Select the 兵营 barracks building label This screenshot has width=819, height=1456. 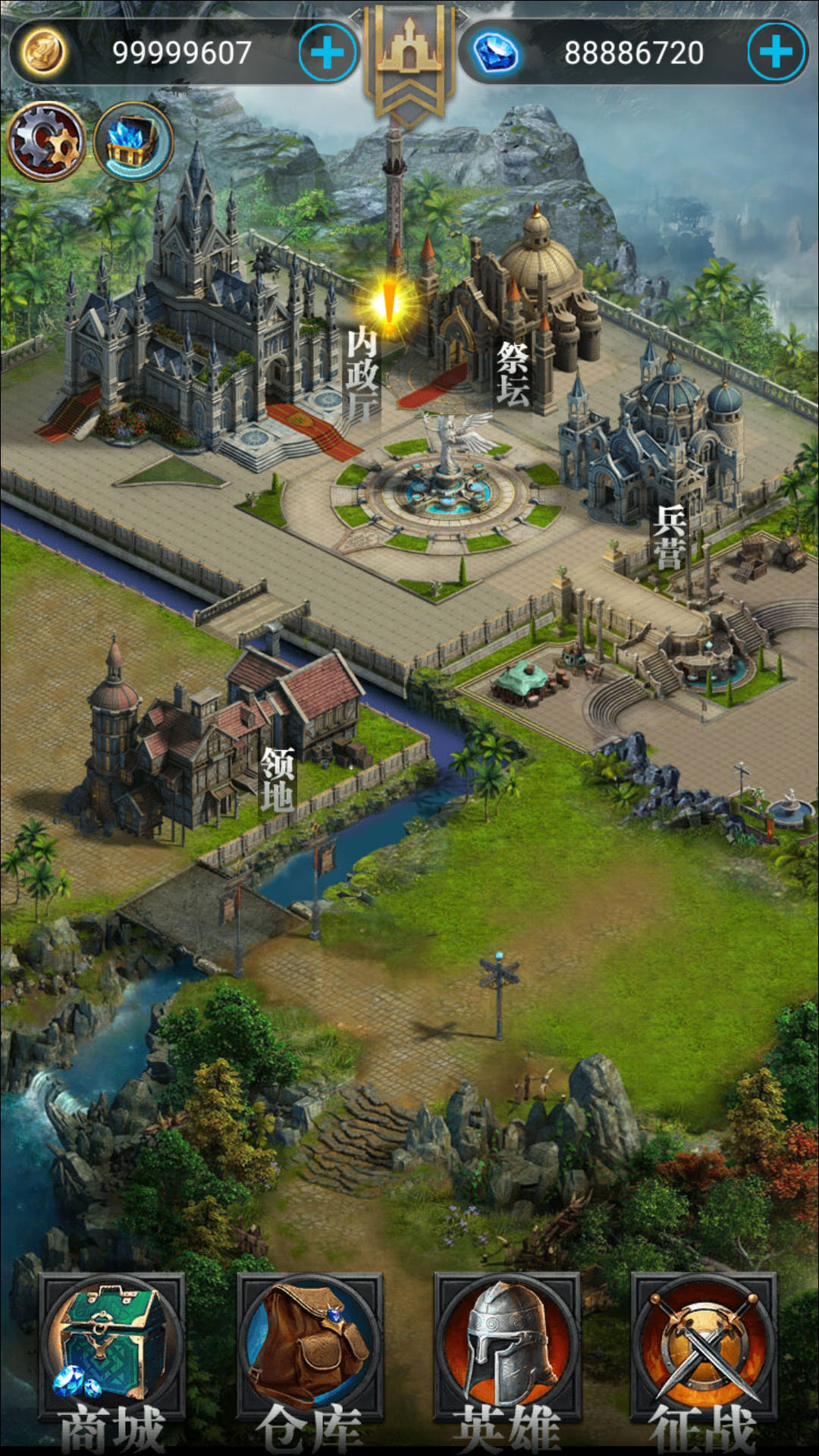click(670, 537)
